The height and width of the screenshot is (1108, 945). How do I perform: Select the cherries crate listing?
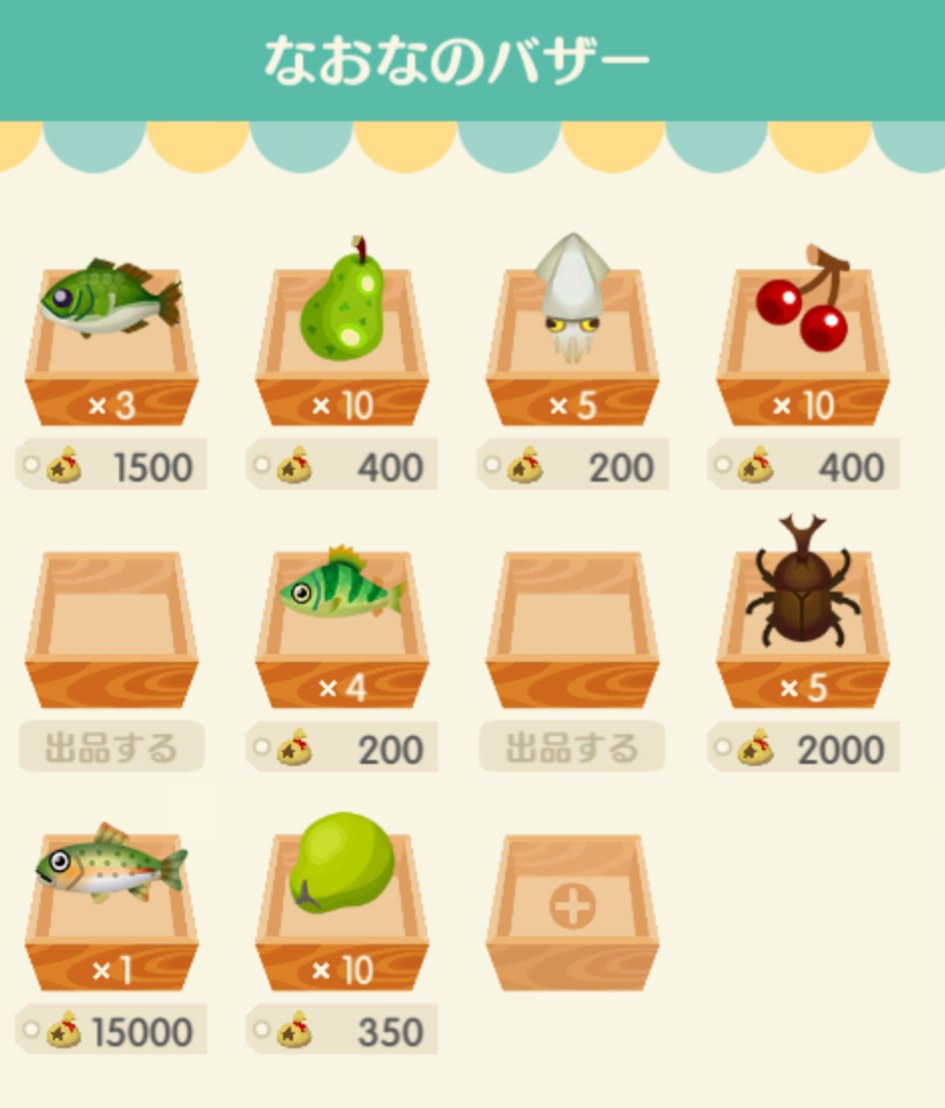coord(803,340)
